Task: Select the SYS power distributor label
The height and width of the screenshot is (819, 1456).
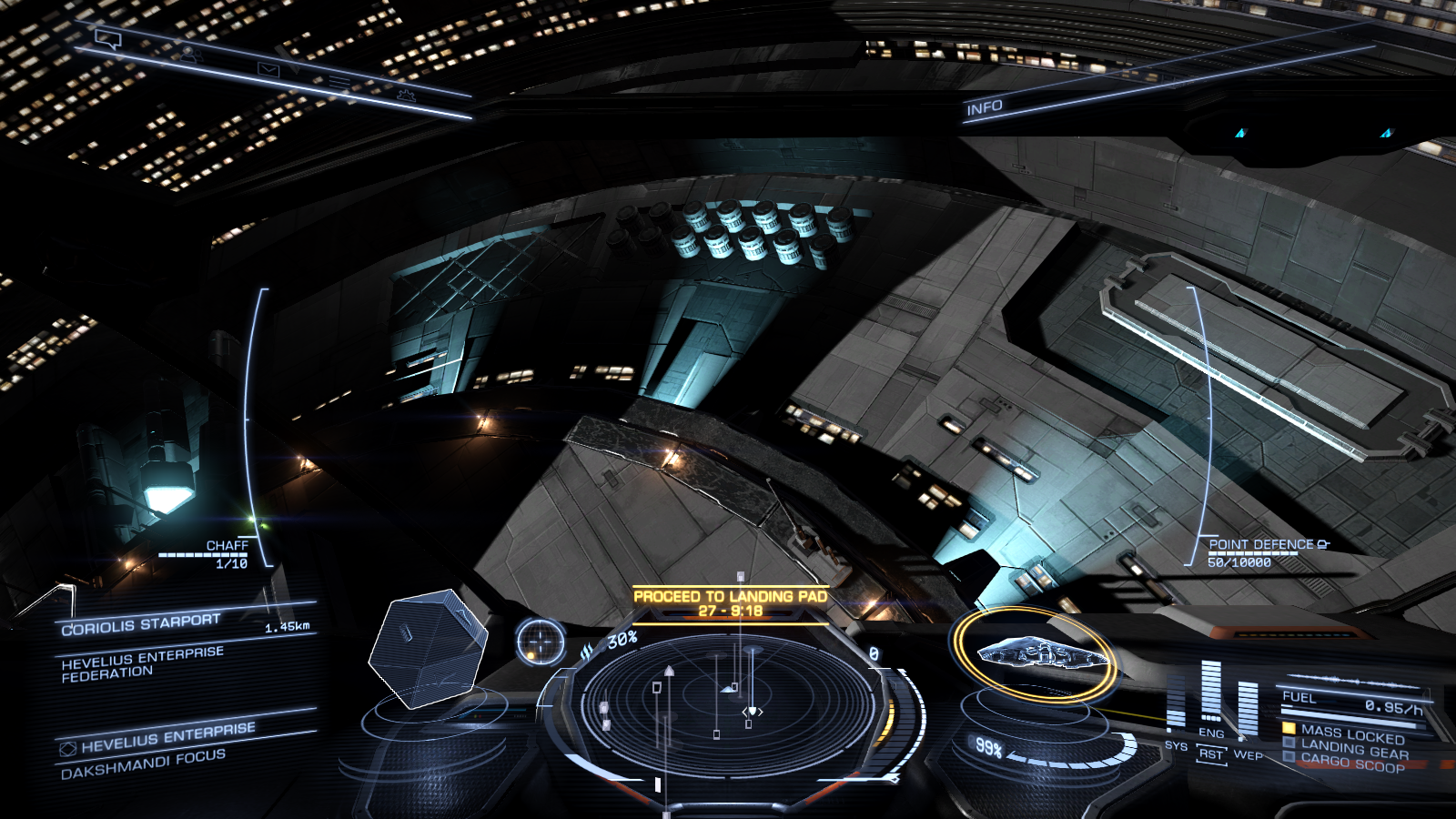Action: 1176,745
